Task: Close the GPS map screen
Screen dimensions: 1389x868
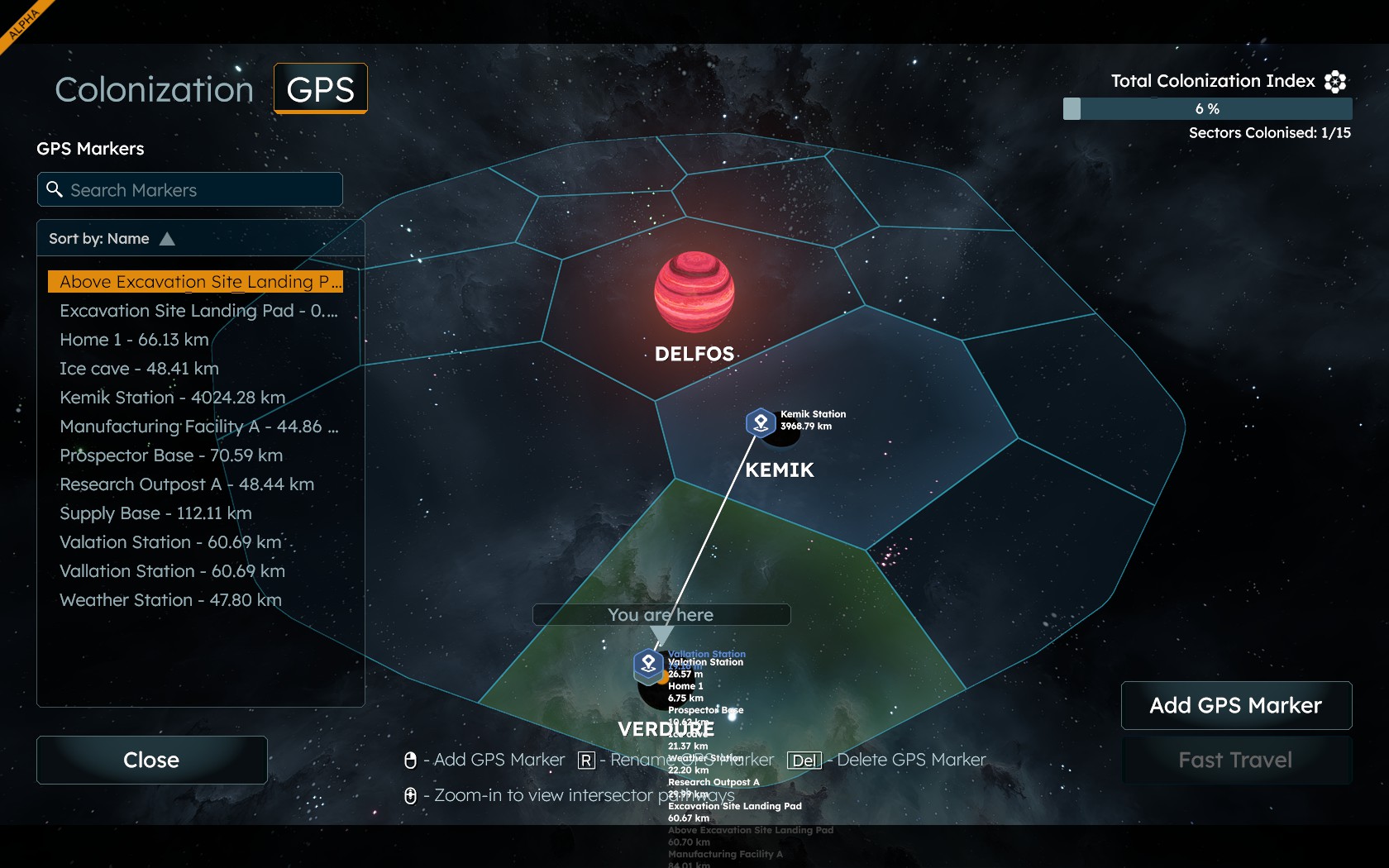Action: pyautogui.click(x=151, y=760)
